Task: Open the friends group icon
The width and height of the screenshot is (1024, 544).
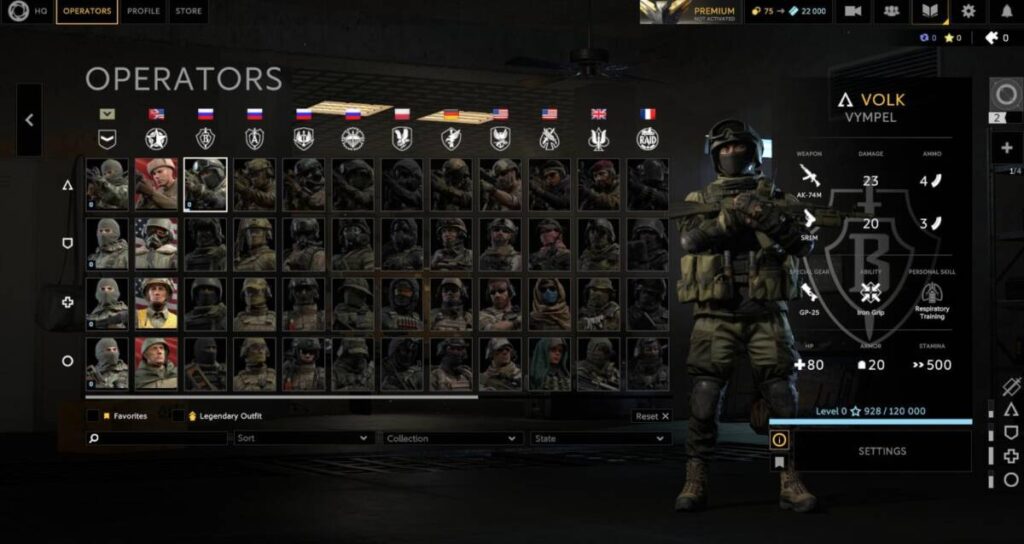Action: click(891, 12)
